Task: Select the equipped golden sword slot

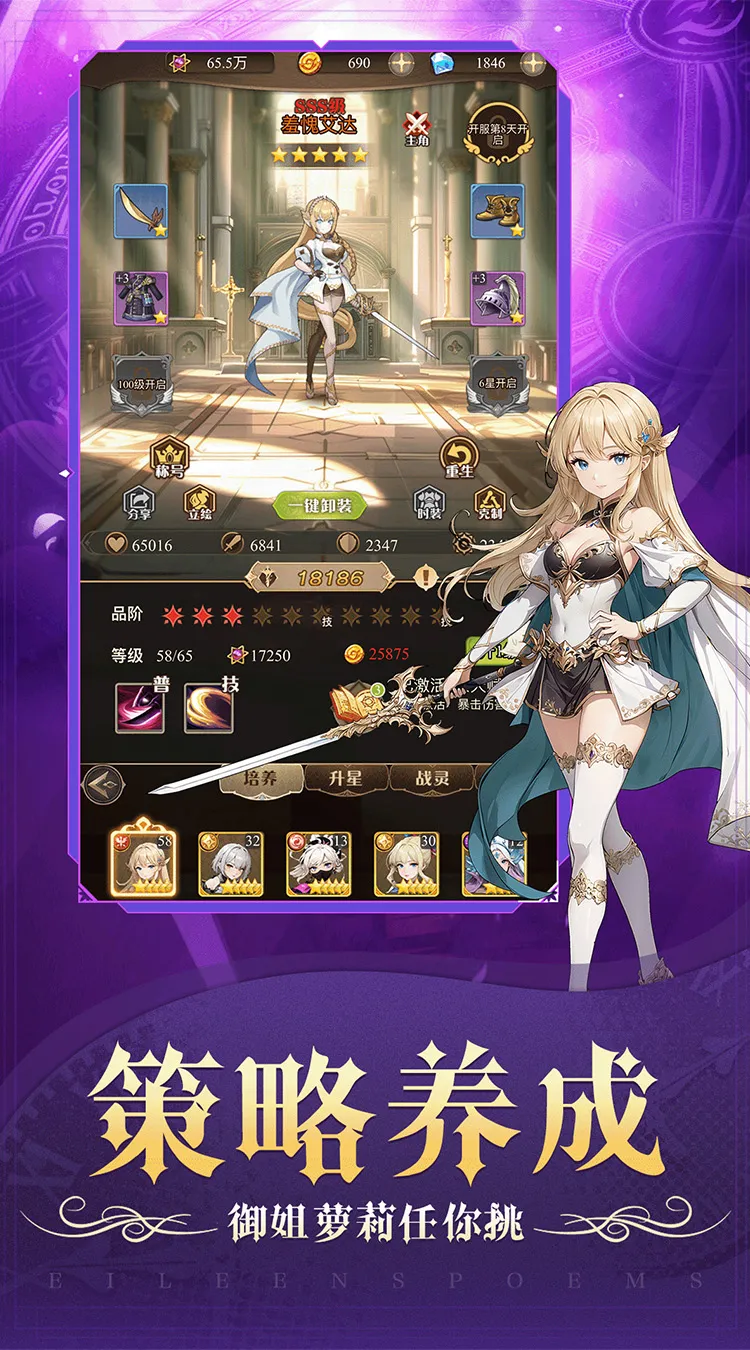Action: tap(140, 211)
